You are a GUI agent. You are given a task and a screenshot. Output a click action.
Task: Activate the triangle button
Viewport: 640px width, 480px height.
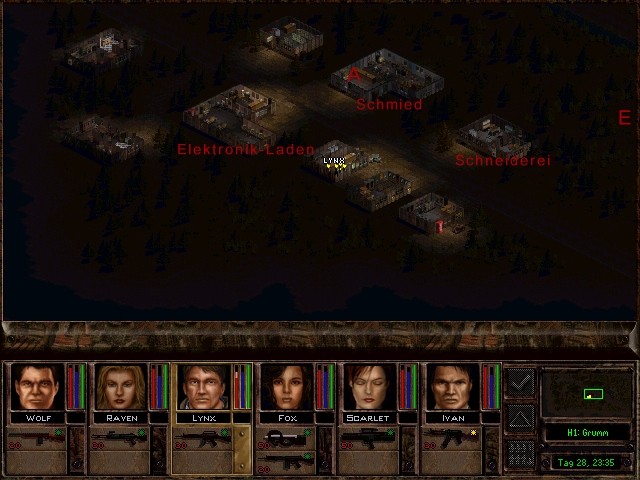click(520, 417)
